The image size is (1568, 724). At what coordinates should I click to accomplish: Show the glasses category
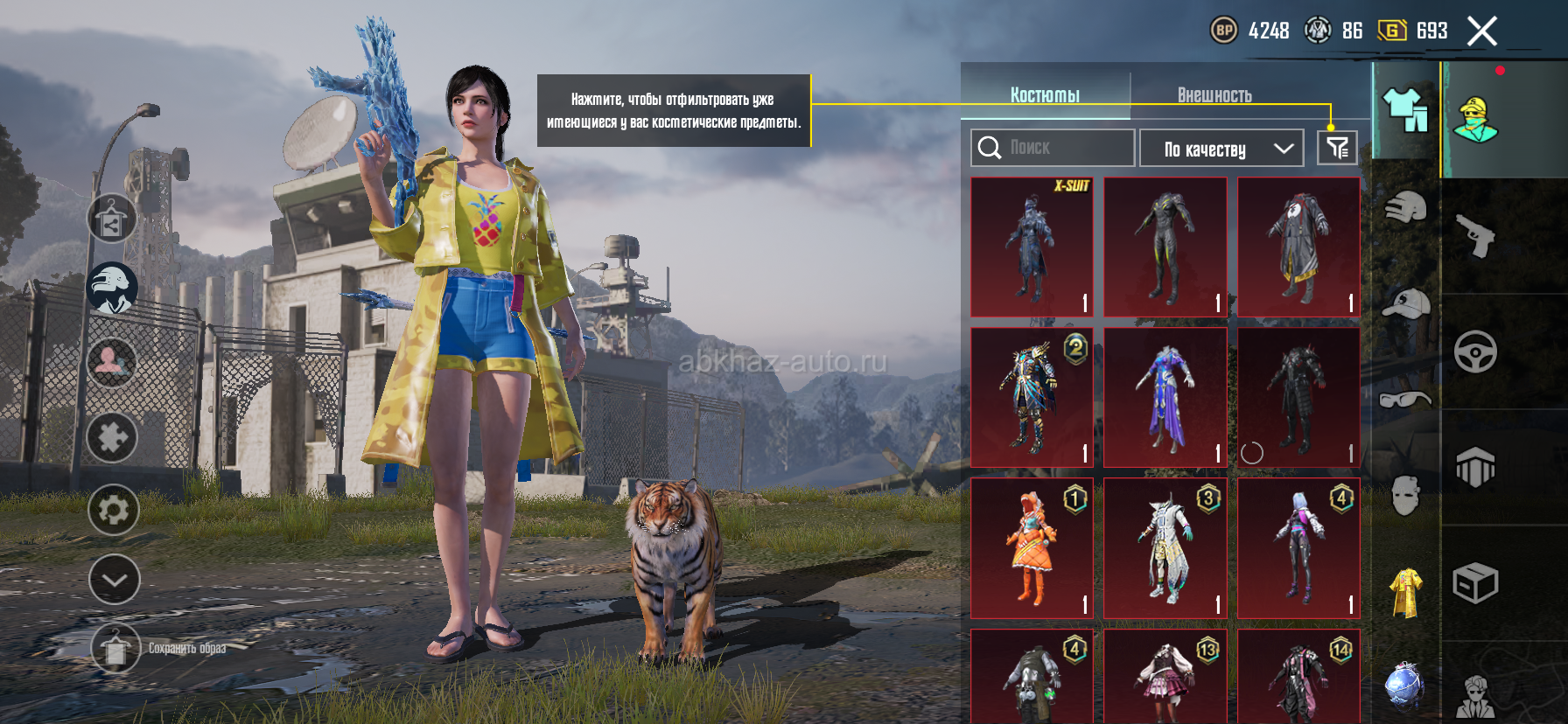[1405, 400]
